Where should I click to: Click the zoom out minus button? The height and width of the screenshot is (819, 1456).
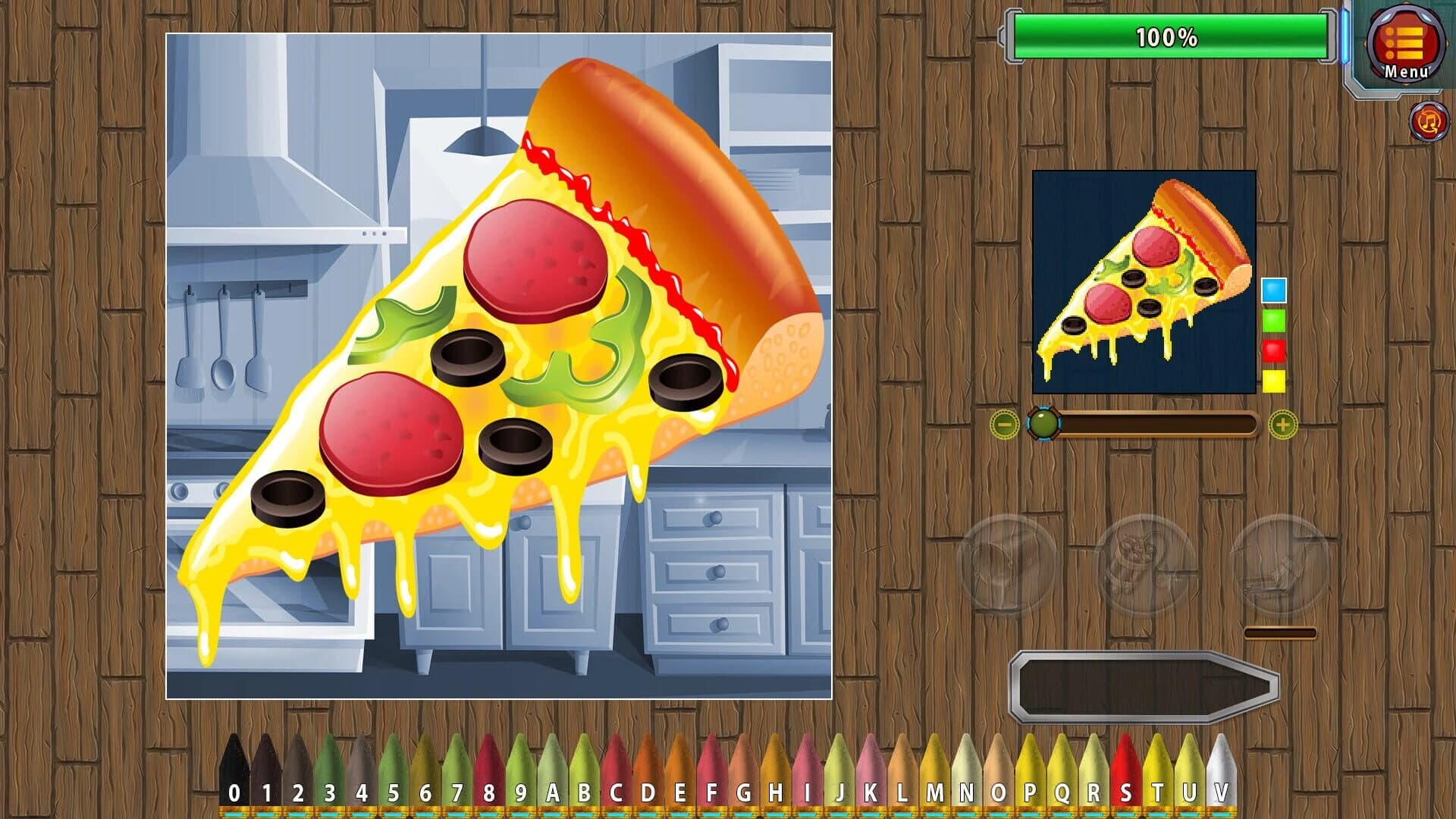(x=1006, y=425)
